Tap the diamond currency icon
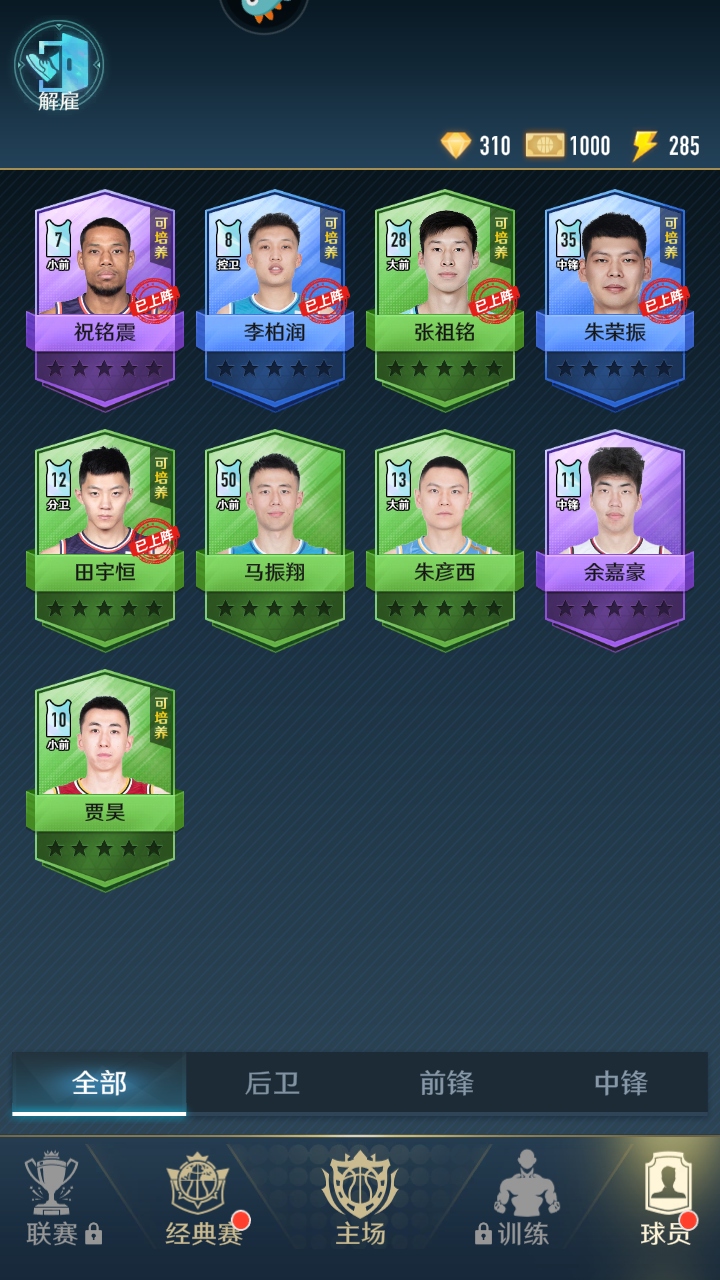 click(x=455, y=146)
